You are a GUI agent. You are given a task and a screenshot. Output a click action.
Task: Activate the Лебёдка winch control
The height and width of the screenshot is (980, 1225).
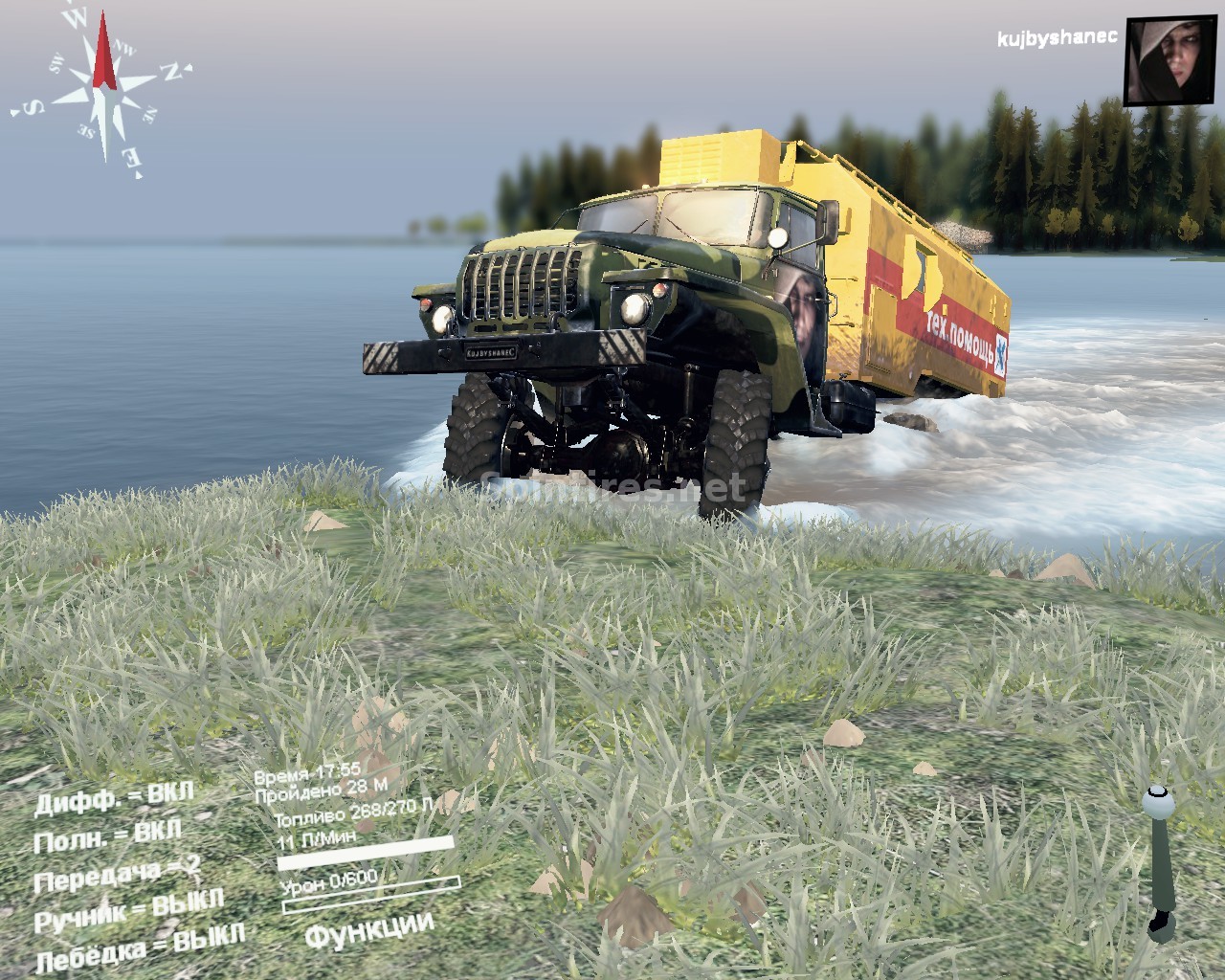(140, 947)
